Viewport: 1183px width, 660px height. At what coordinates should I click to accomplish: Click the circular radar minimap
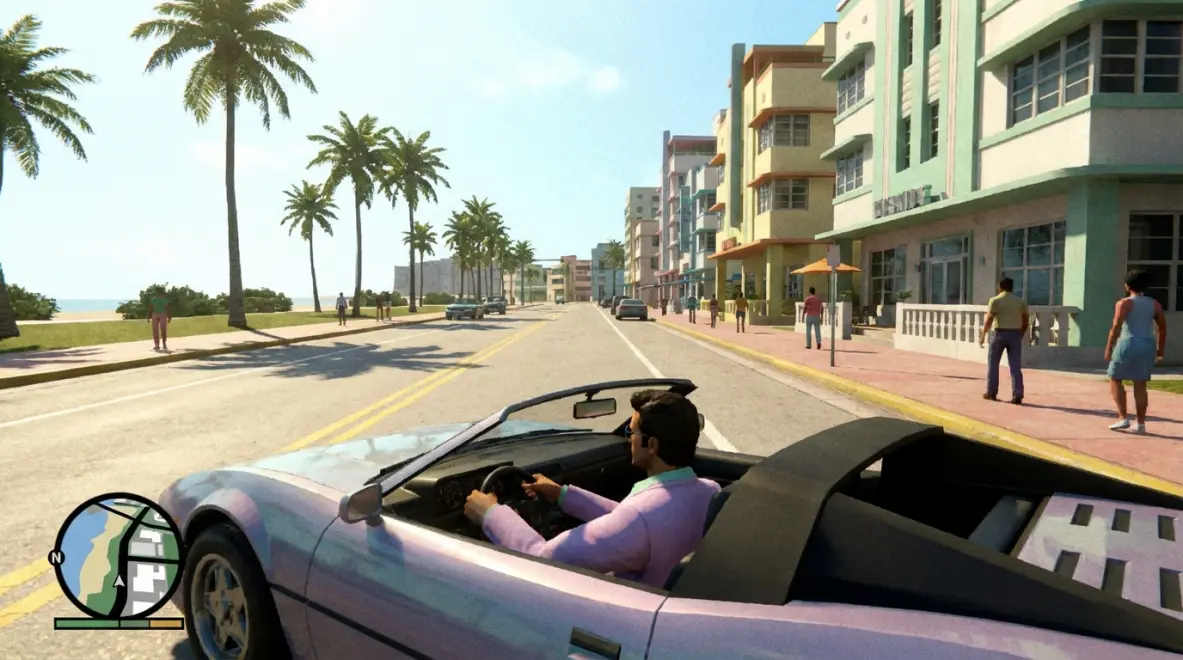[x=118, y=556]
